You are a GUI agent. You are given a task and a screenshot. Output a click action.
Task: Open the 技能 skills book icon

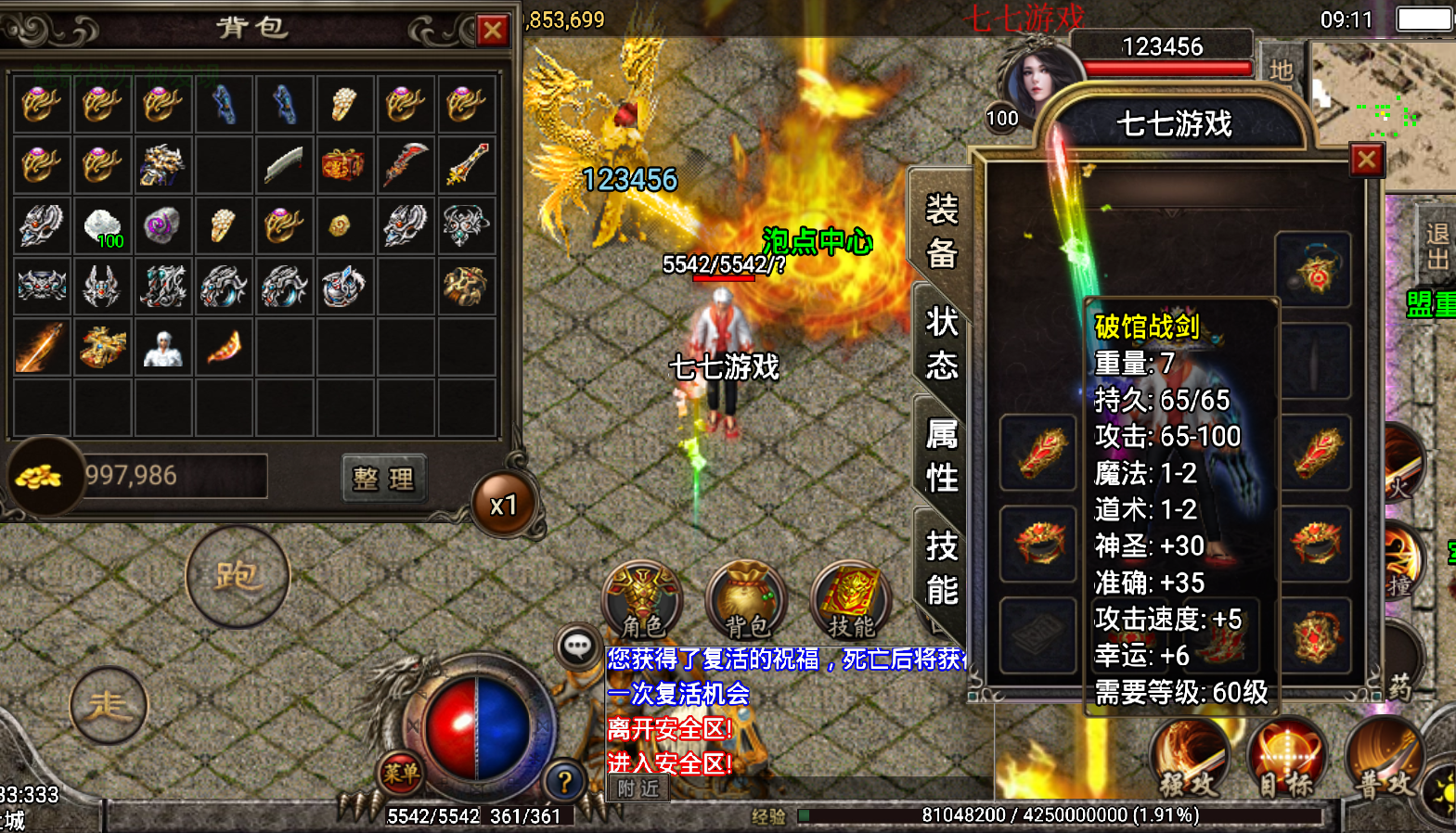850,601
